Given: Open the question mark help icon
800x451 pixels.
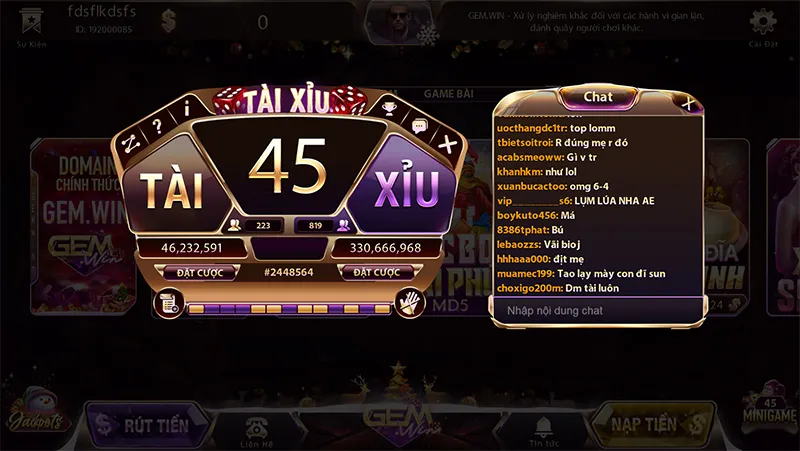Looking at the screenshot, I should 156,126.
